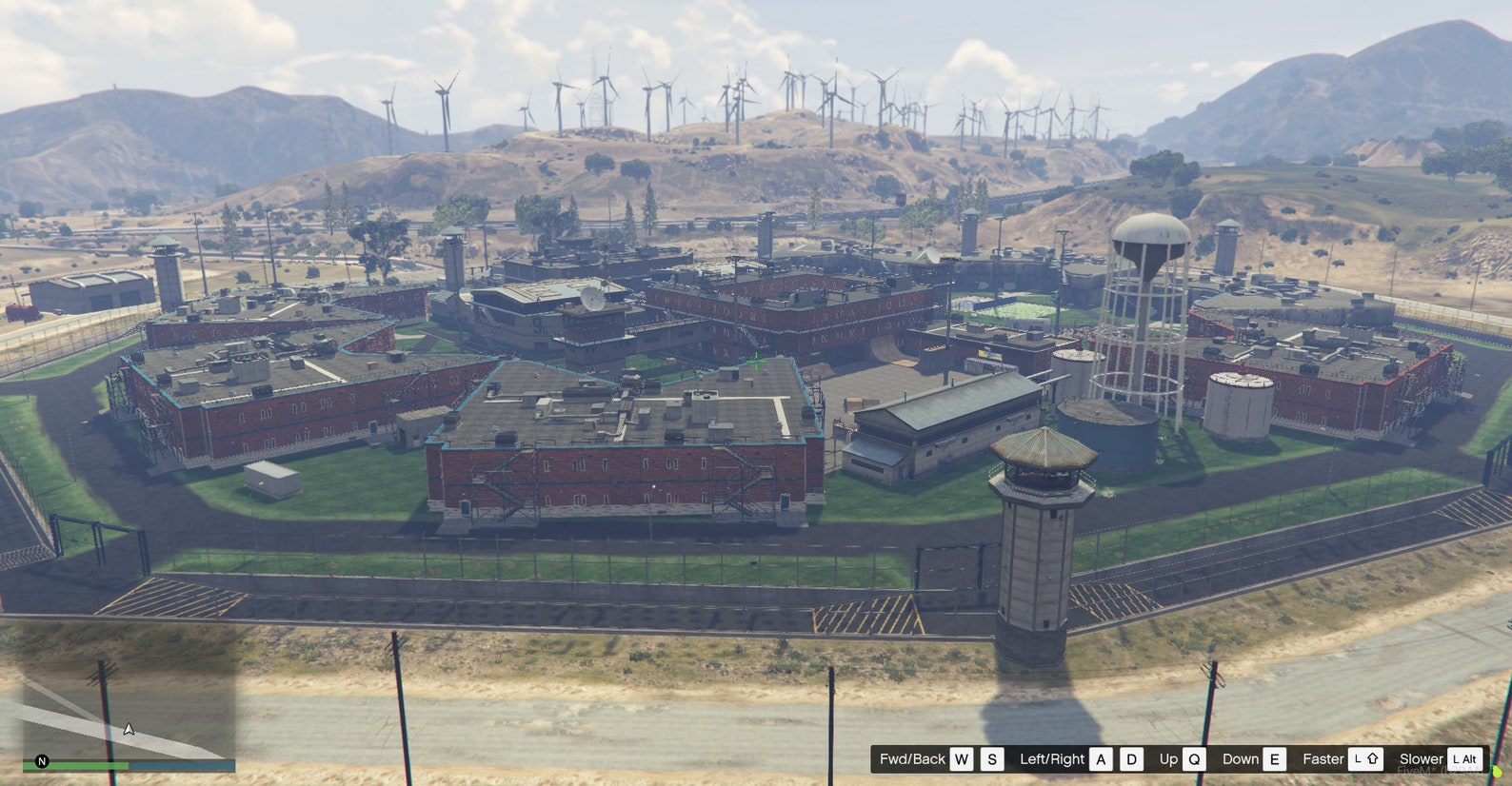1512x786 pixels.
Task: Click the Fwd/Back label in the control bar
Action: click(913, 759)
